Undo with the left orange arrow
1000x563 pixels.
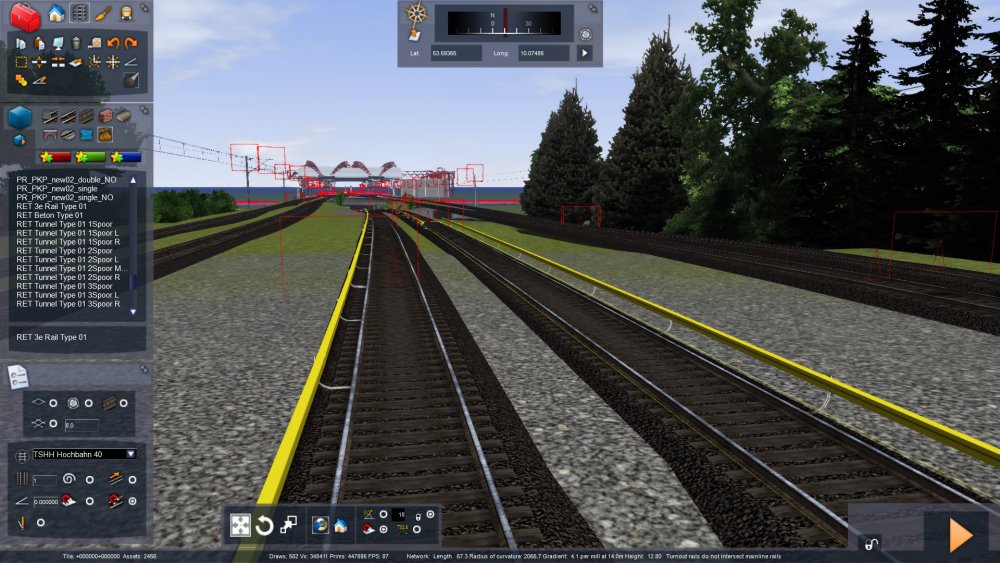(x=113, y=43)
